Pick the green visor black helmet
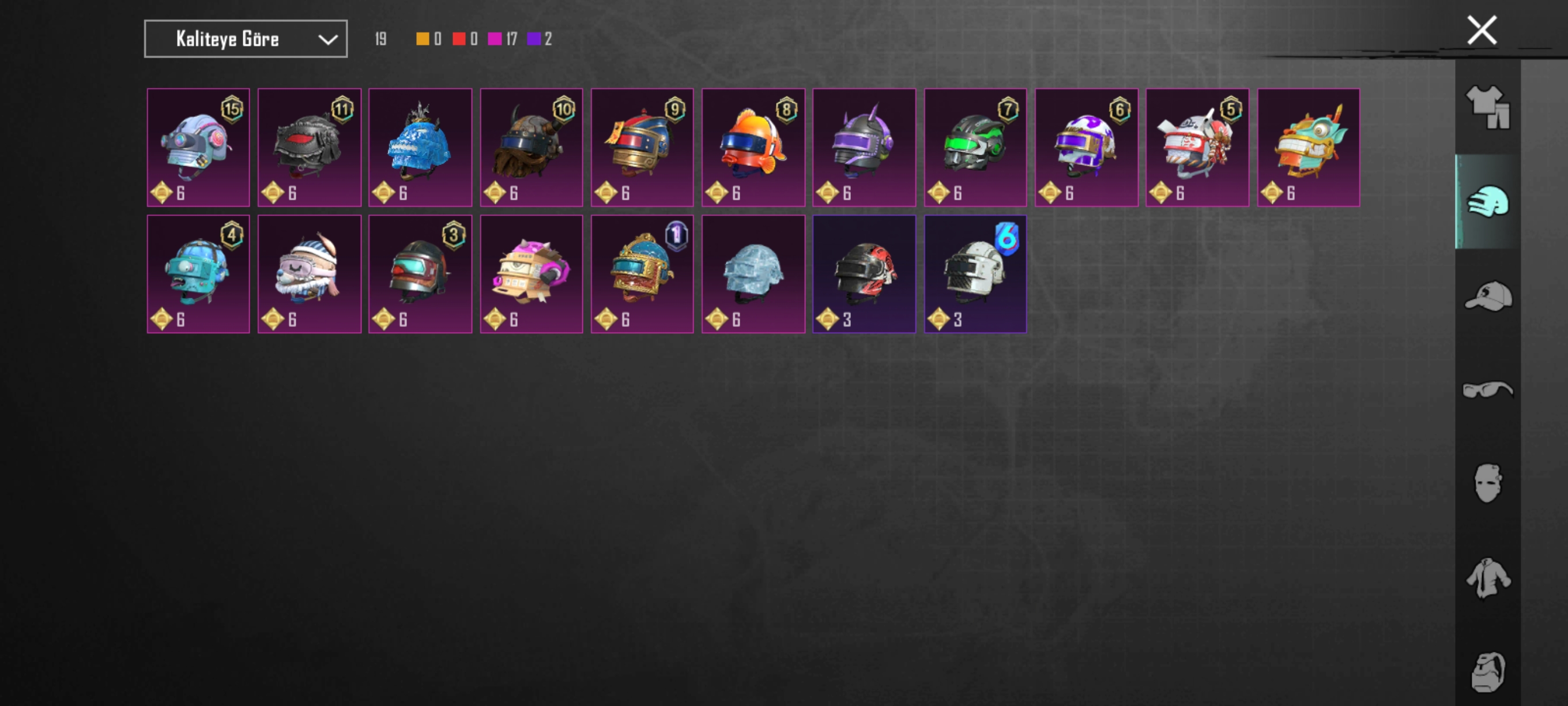The height and width of the screenshot is (706, 1568). point(974,148)
